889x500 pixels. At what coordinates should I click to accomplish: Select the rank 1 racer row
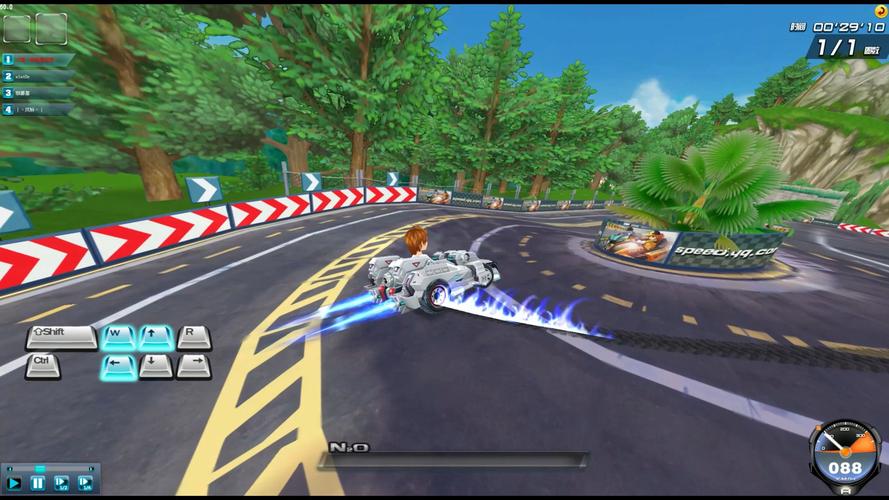tap(38, 59)
